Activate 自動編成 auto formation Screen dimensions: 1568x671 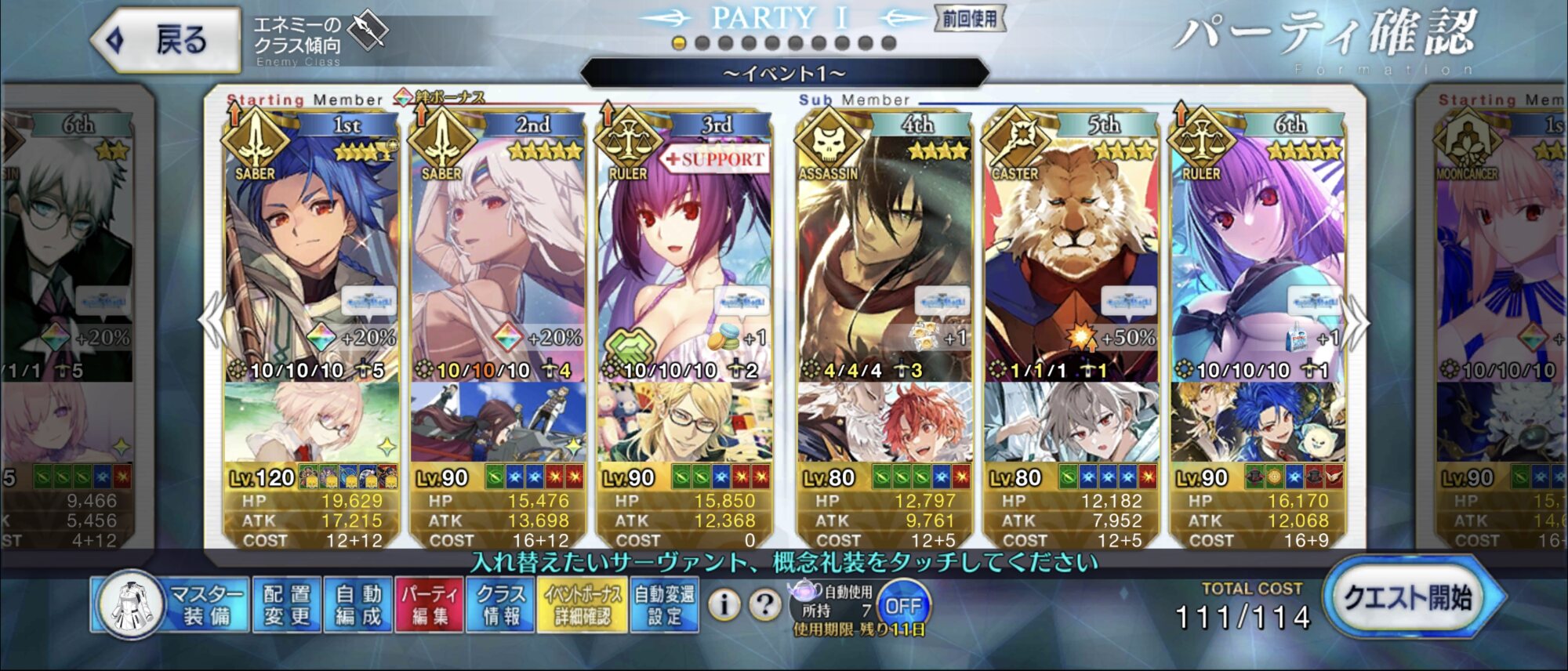[358, 605]
